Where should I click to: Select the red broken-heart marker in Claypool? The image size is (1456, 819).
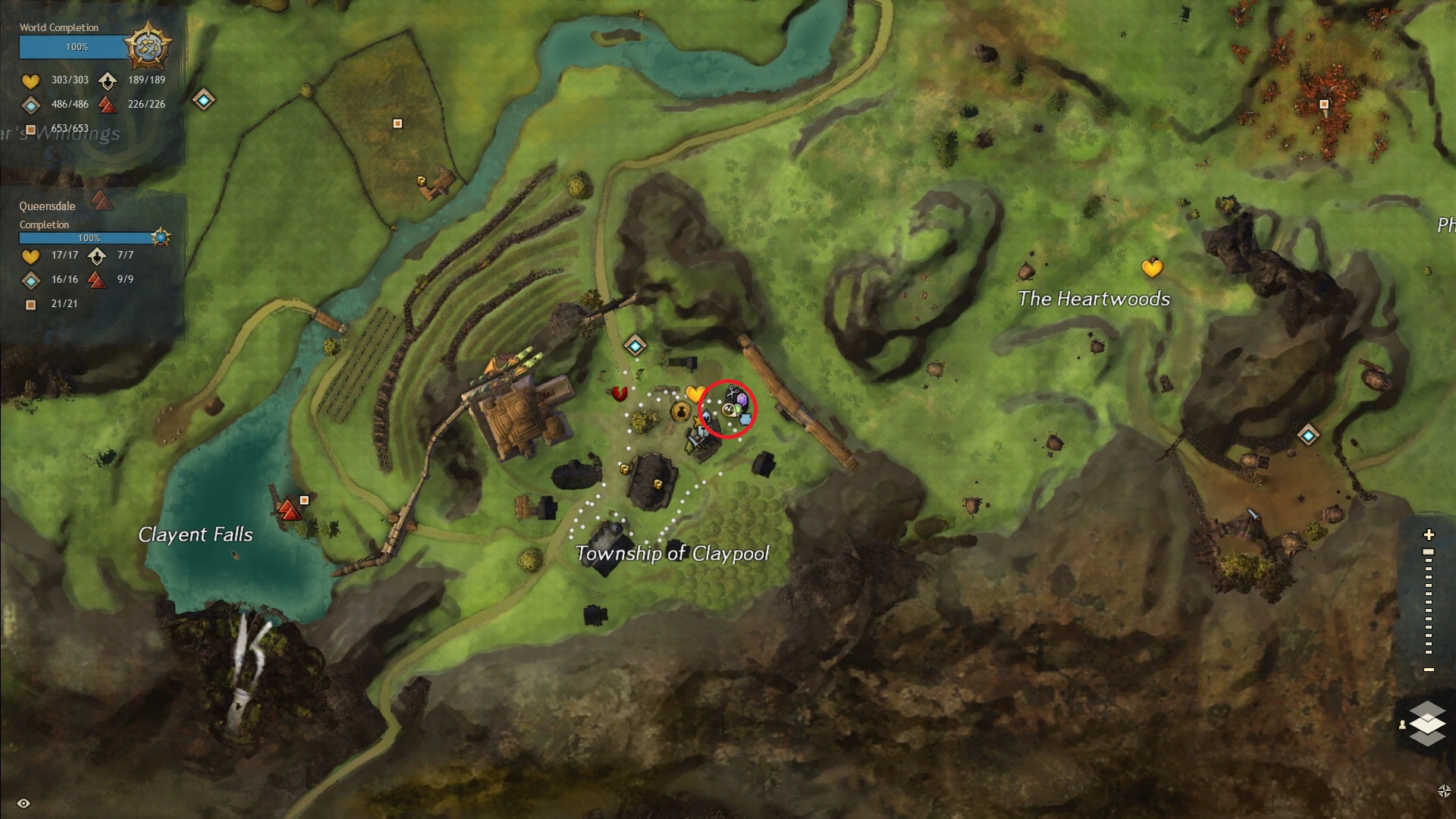point(620,394)
